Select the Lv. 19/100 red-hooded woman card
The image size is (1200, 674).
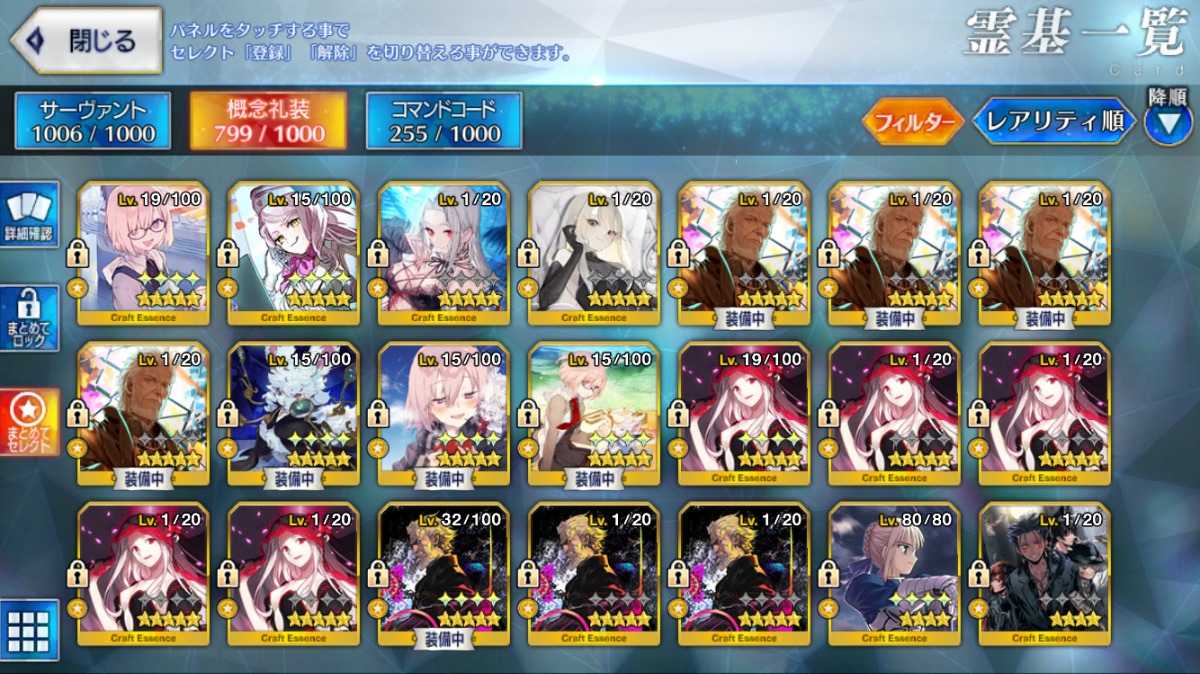click(744, 412)
